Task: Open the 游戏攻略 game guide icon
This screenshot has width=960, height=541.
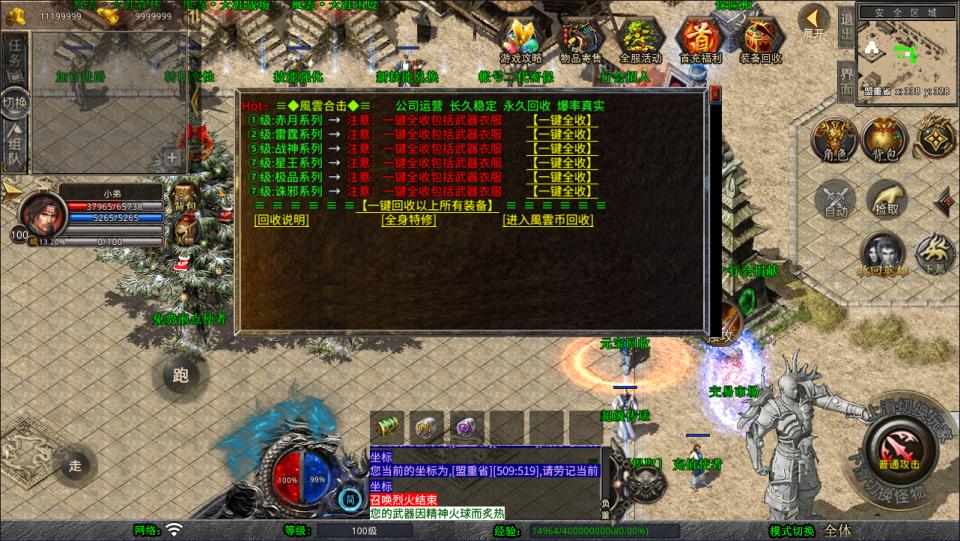Action: [x=520, y=38]
